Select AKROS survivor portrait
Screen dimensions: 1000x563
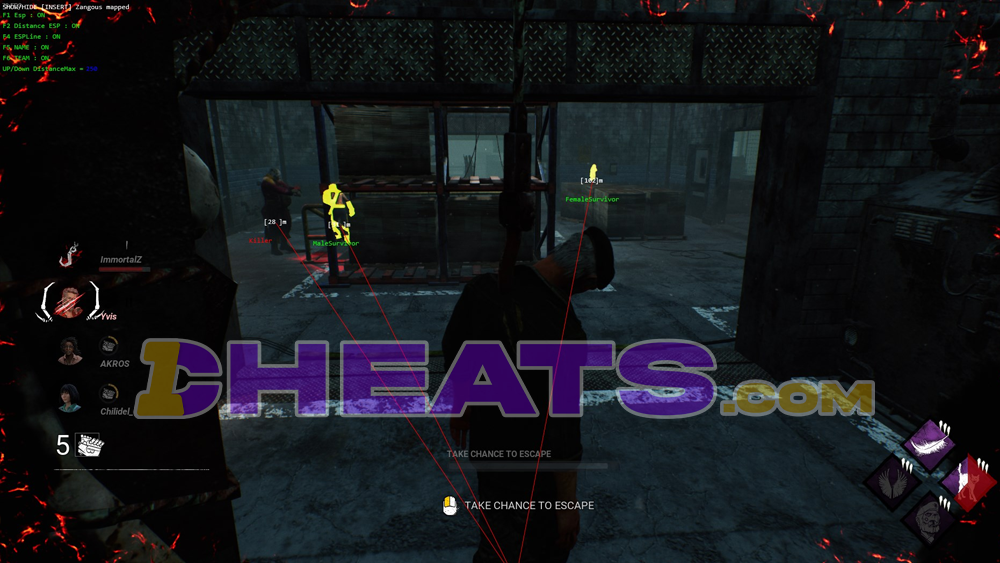coord(69,351)
